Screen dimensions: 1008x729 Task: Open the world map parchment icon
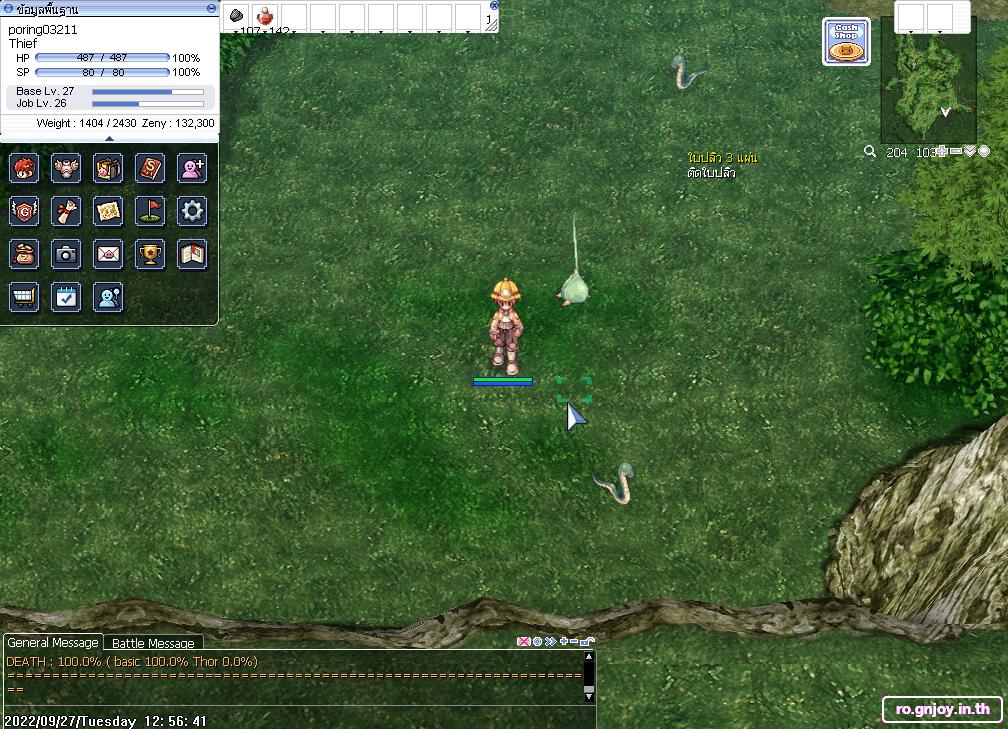pos(108,211)
